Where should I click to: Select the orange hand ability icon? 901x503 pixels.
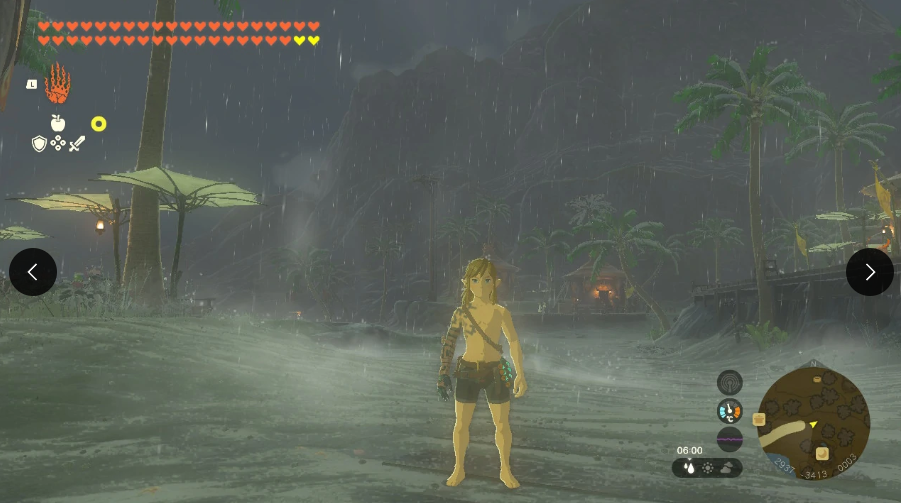coord(58,84)
